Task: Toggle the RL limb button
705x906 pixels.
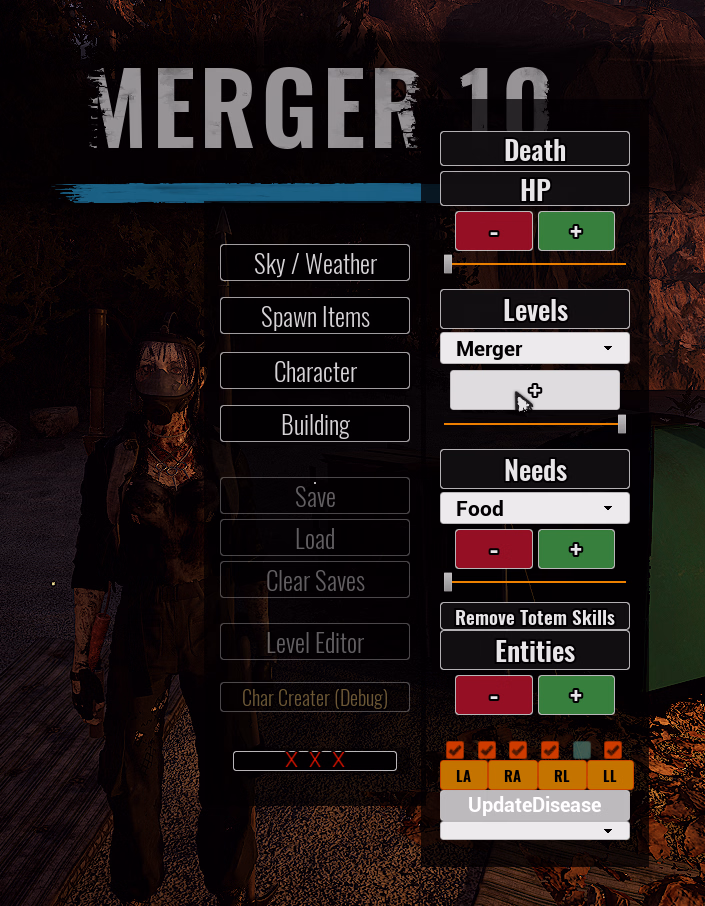Action: coord(562,775)
